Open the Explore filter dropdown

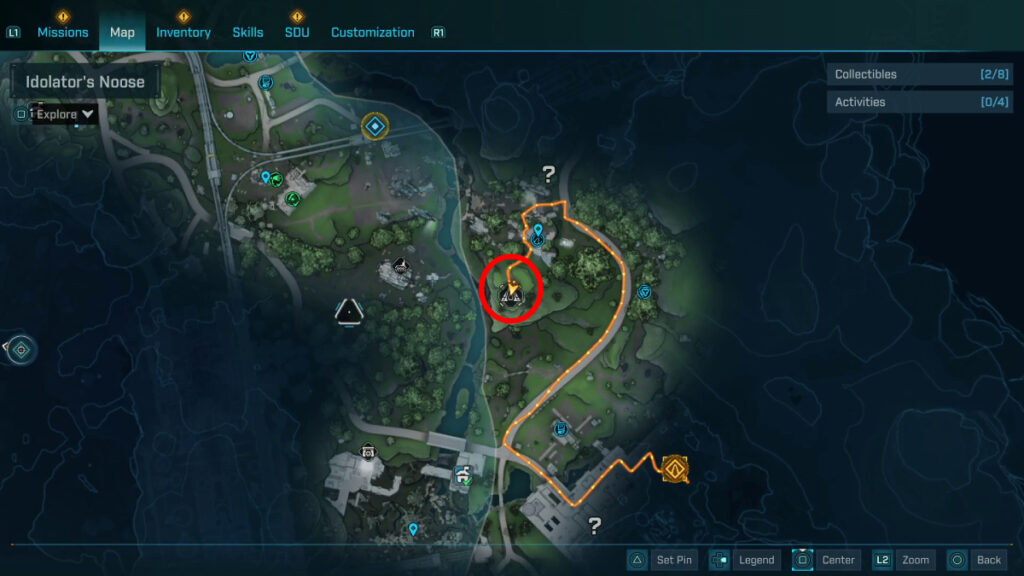66,114
